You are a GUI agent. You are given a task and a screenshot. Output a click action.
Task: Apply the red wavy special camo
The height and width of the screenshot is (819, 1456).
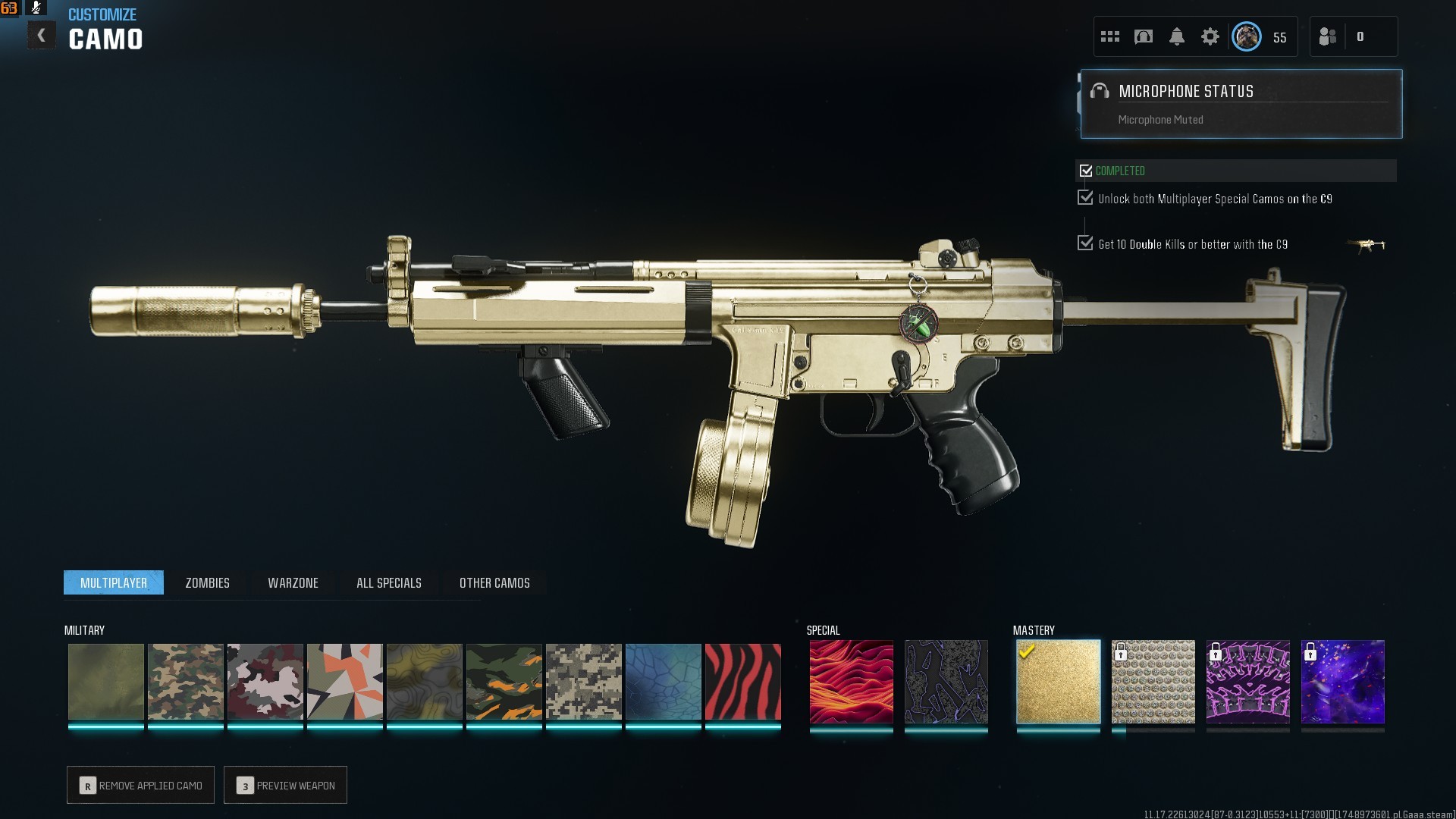(x=851, y=682)
